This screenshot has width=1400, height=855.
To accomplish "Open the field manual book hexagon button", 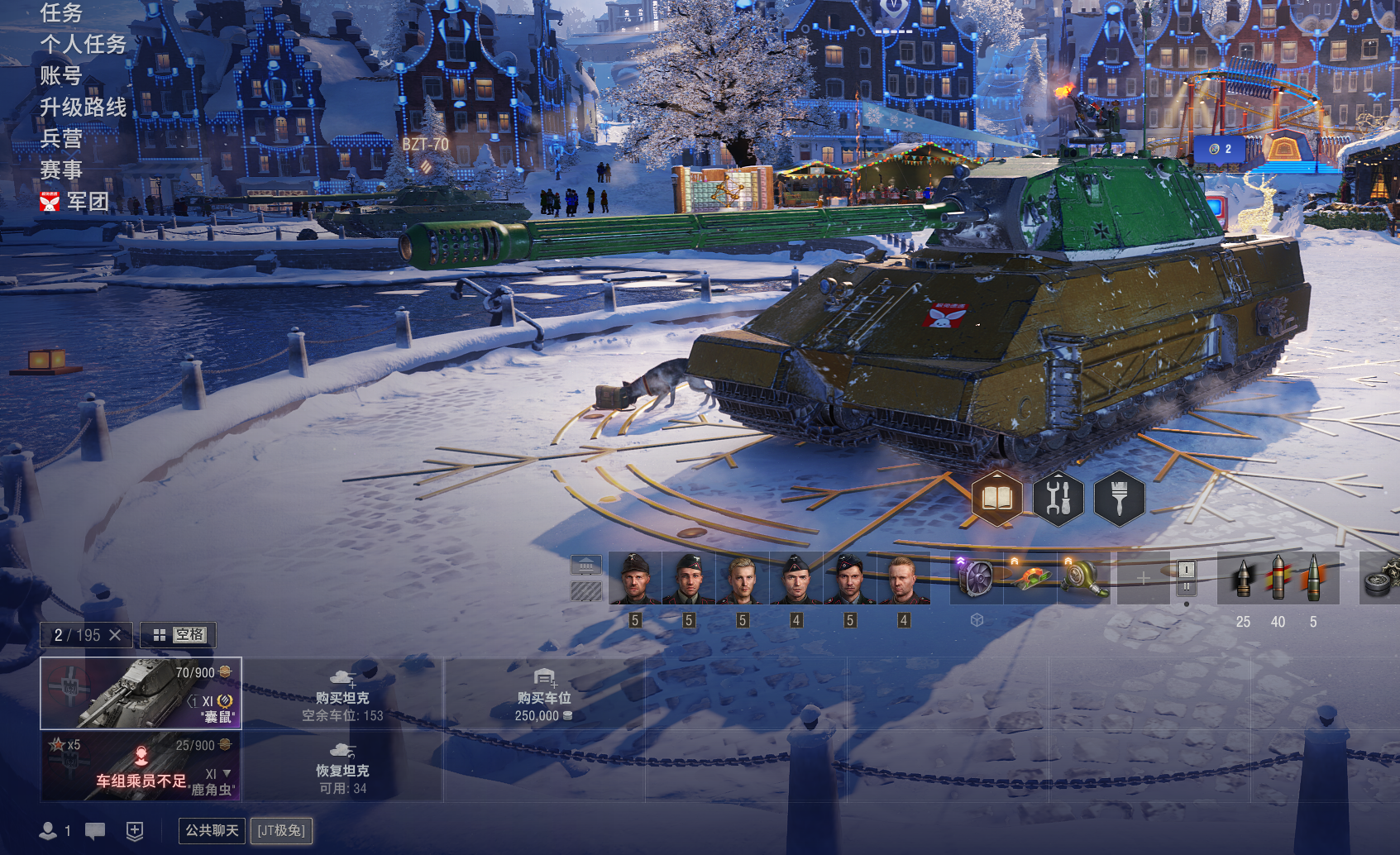I will (x=996, y=498).
